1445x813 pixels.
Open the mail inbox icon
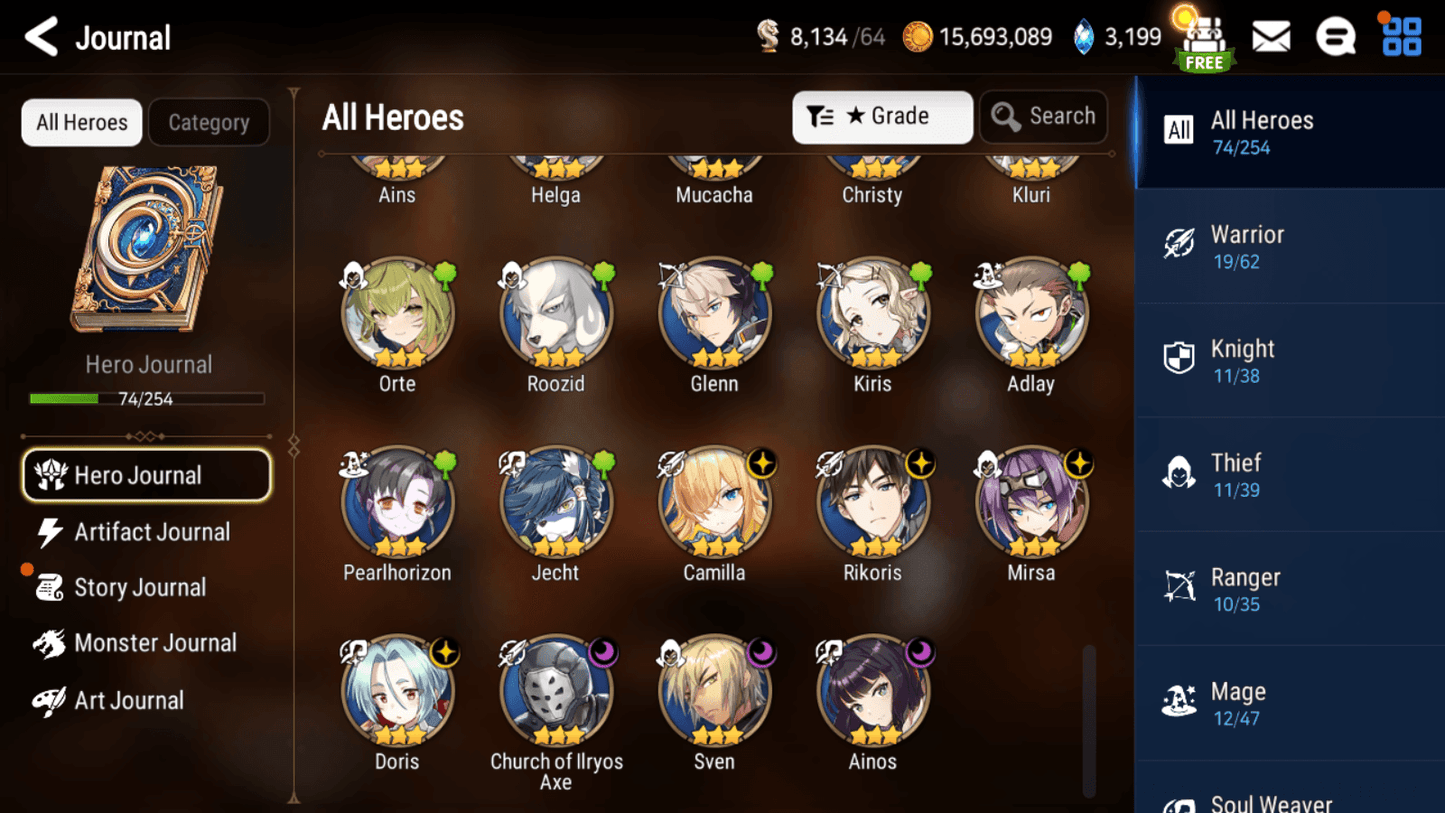pos(1271,35)
